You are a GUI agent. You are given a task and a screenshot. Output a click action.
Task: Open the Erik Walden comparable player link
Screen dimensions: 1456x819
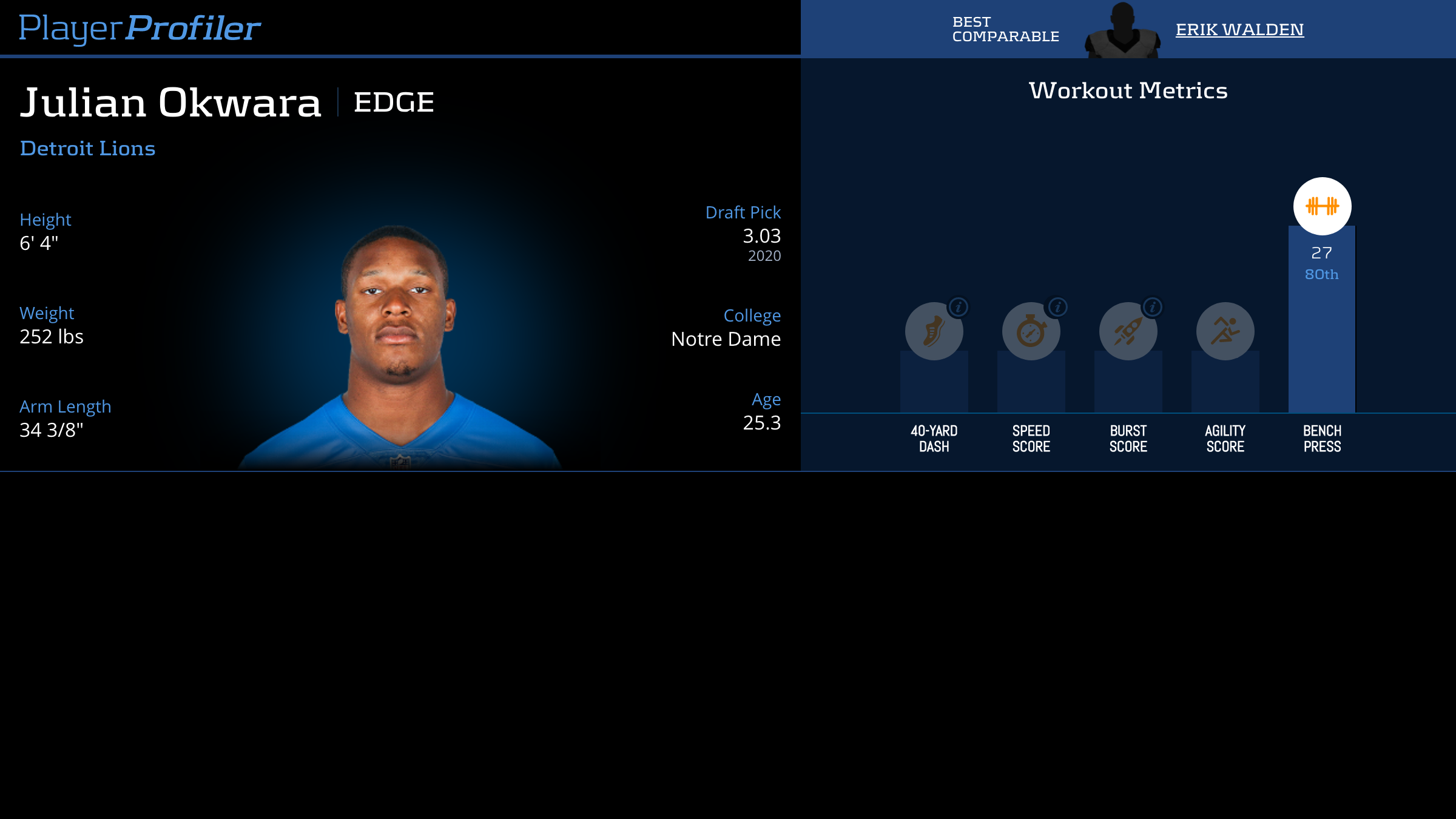pos(1239,30)
